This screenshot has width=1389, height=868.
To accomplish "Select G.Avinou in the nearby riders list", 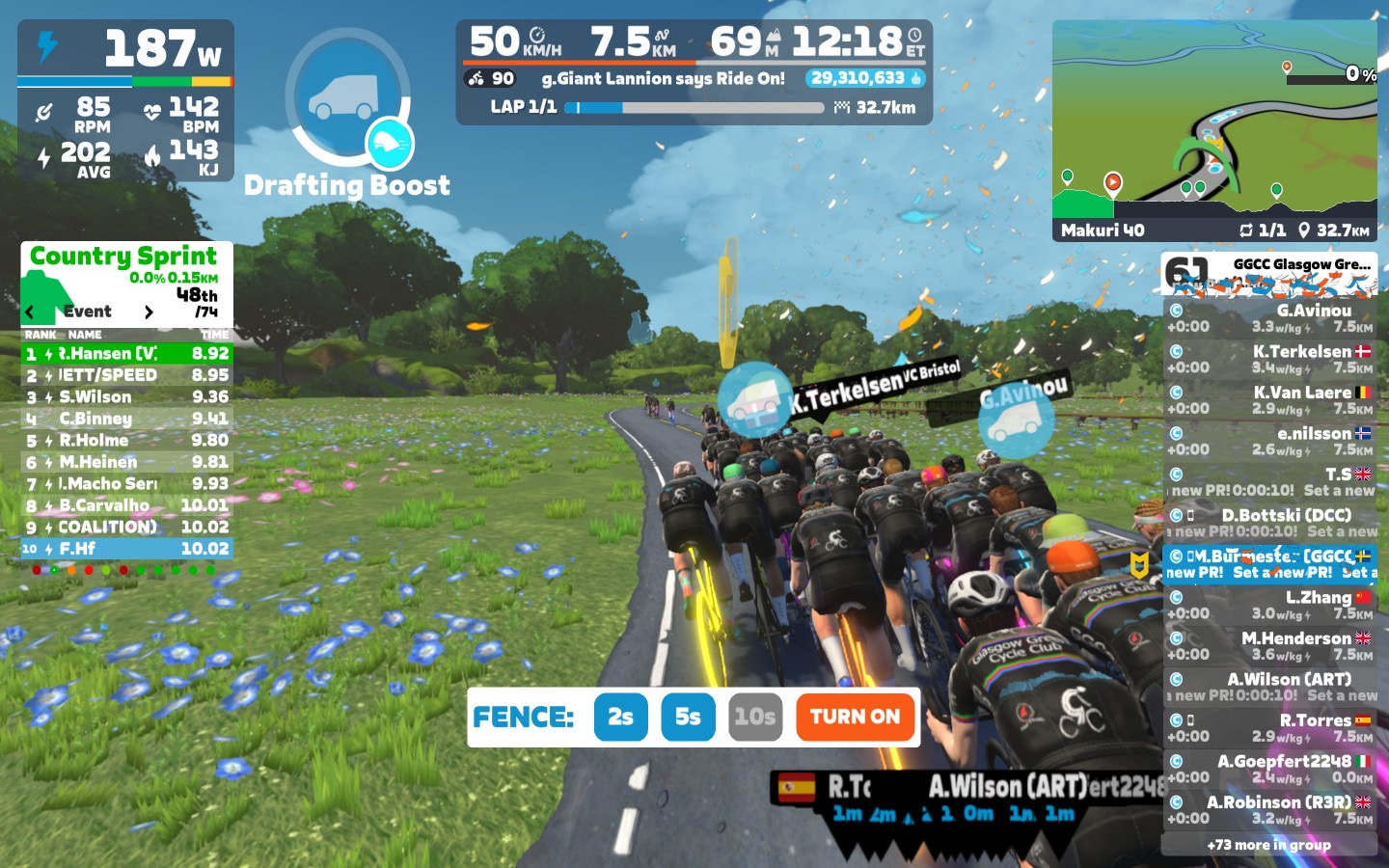I will [x=1269, y=318].
